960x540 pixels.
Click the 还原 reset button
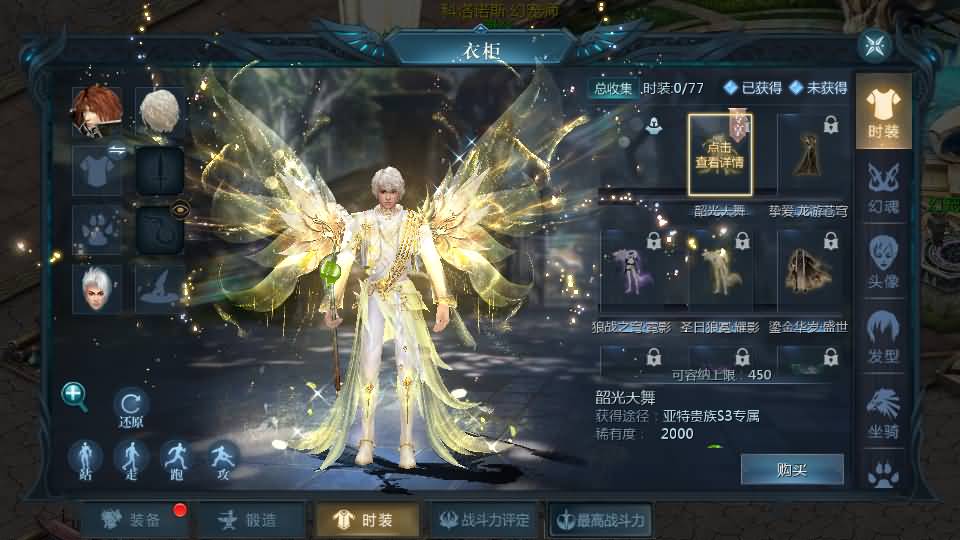click(x=131, y=405)
